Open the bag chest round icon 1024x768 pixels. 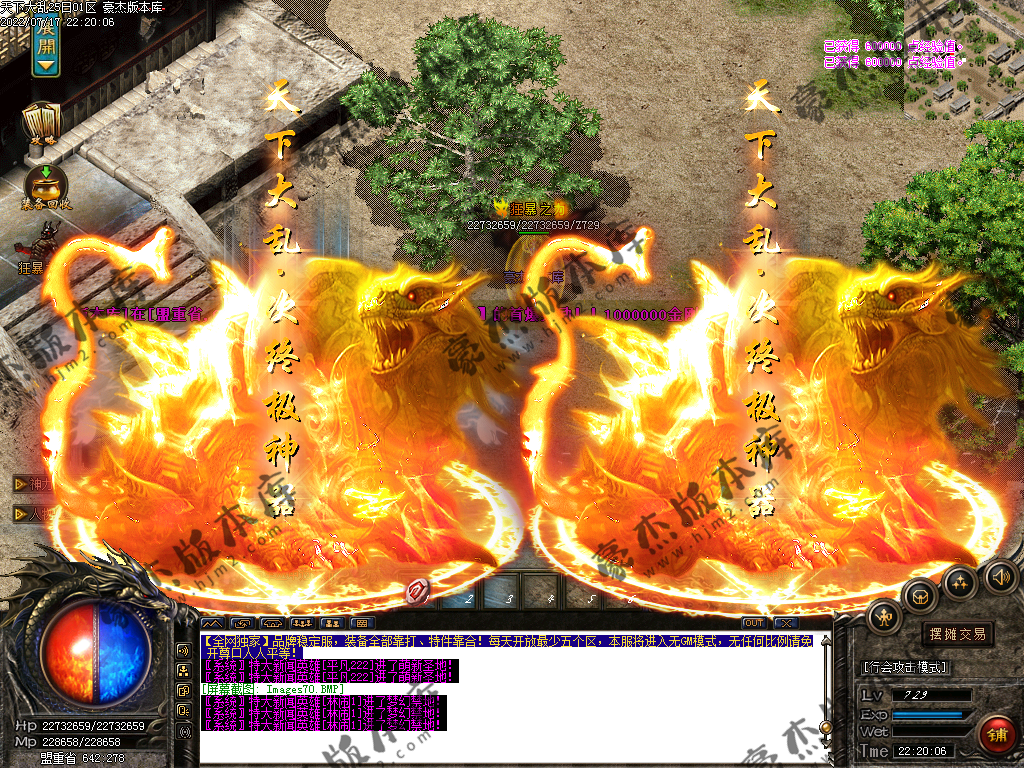919,596
